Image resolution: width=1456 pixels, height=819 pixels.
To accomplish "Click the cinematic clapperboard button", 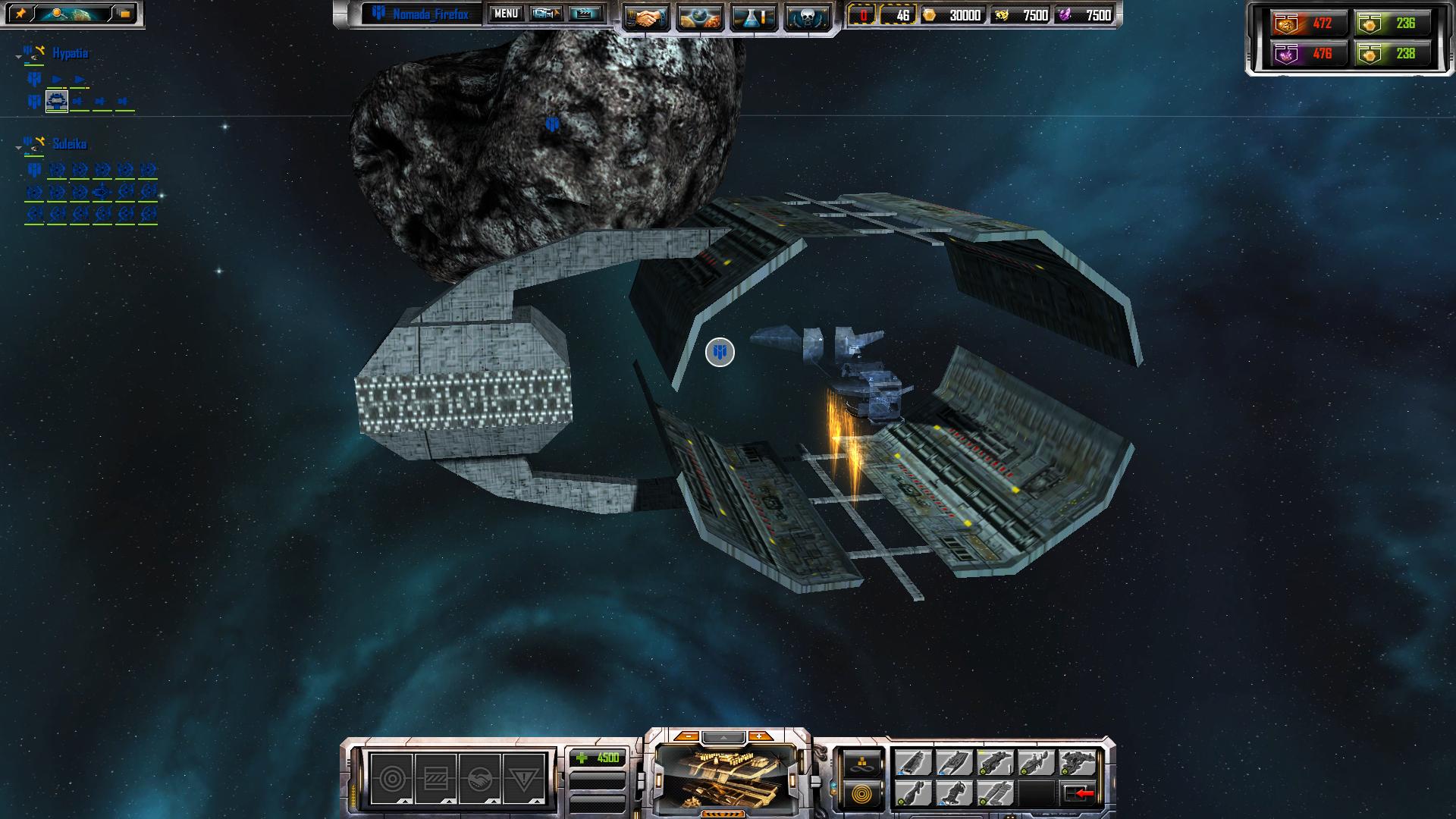I will (585, 14).
